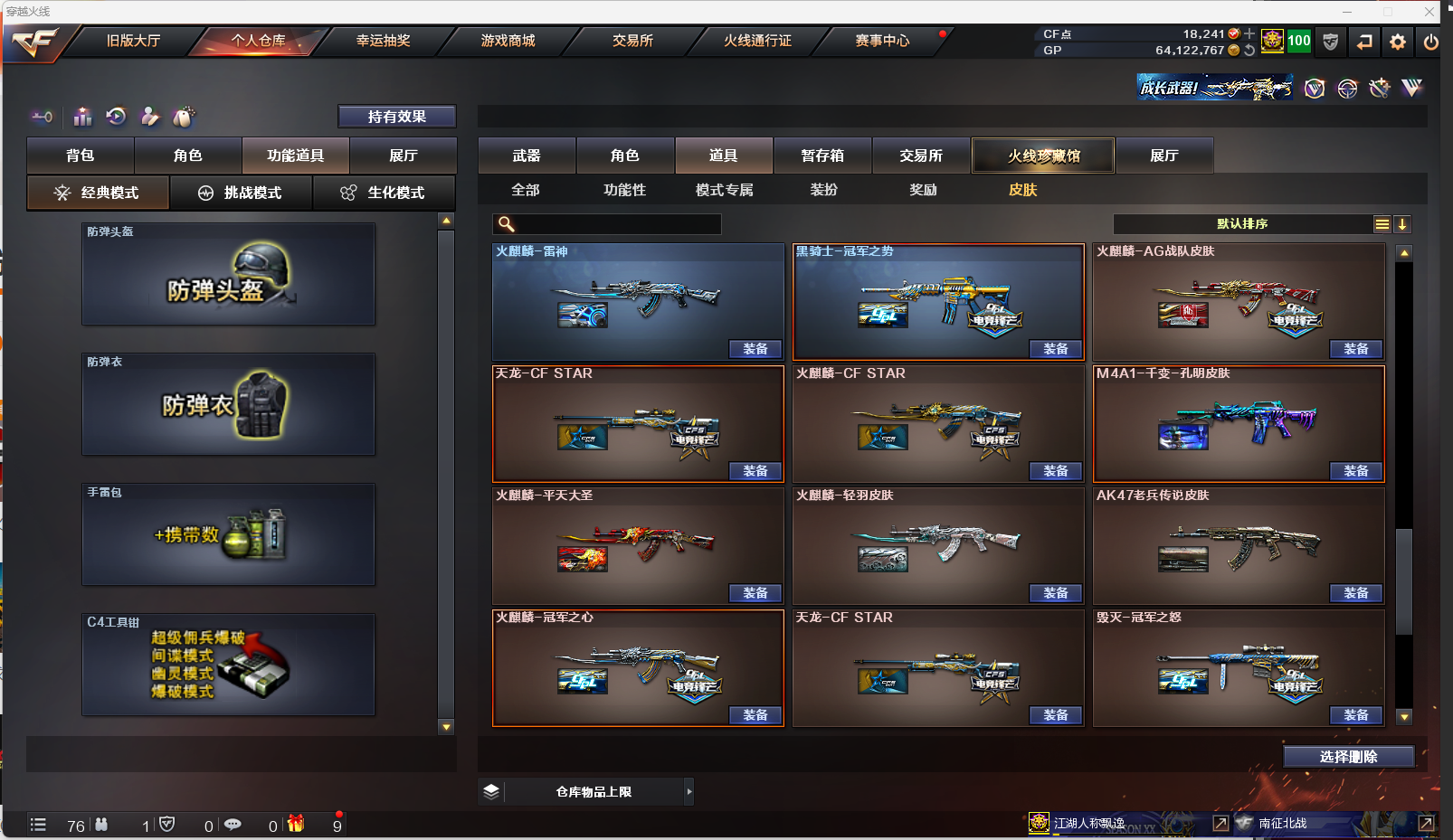The width and height of the screenshot is (1453, 840).
Task: Click the 选择删除 button
Action: coord(1348,757)
